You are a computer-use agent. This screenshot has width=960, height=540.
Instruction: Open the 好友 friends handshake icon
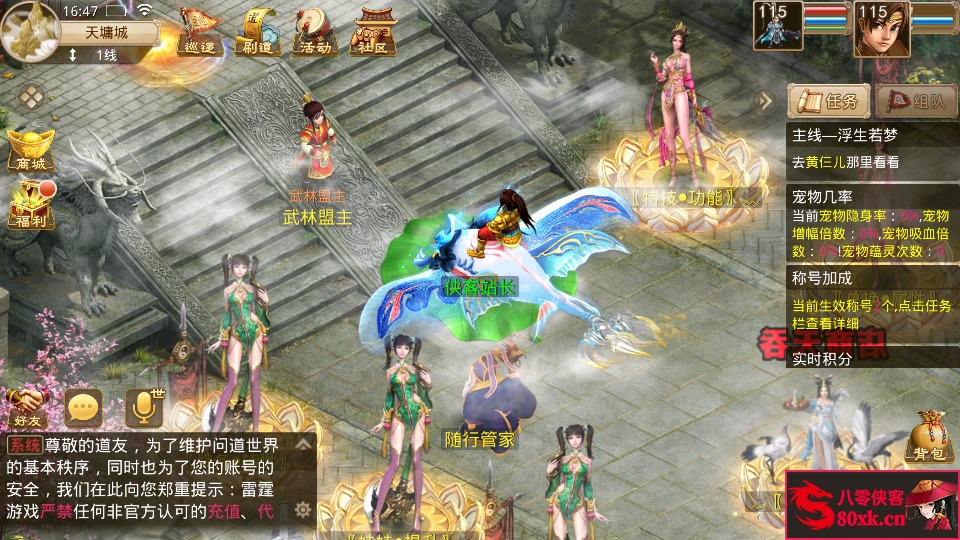click(x=29, y=406)
